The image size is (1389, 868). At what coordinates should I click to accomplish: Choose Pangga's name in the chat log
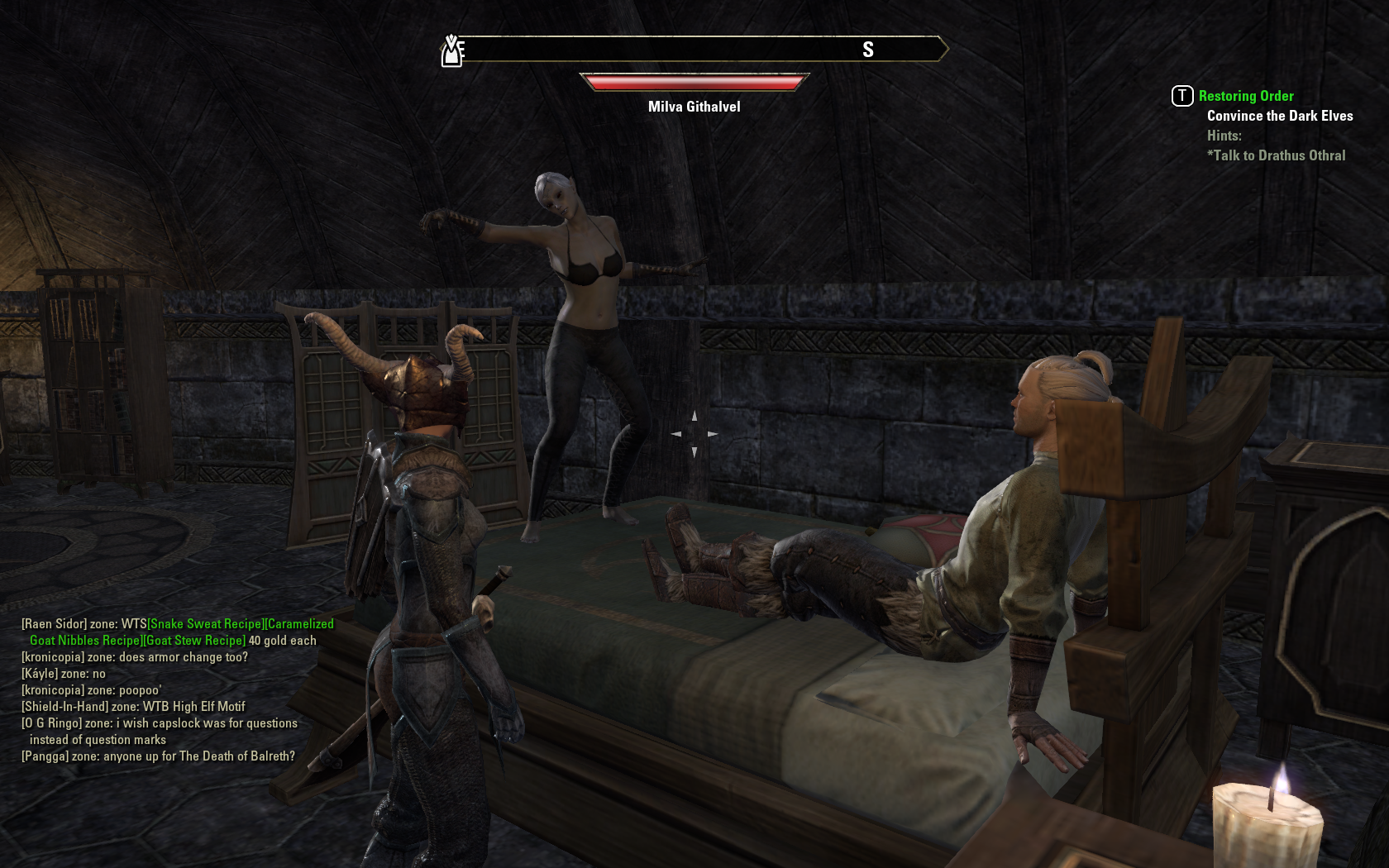pos(45,756)
